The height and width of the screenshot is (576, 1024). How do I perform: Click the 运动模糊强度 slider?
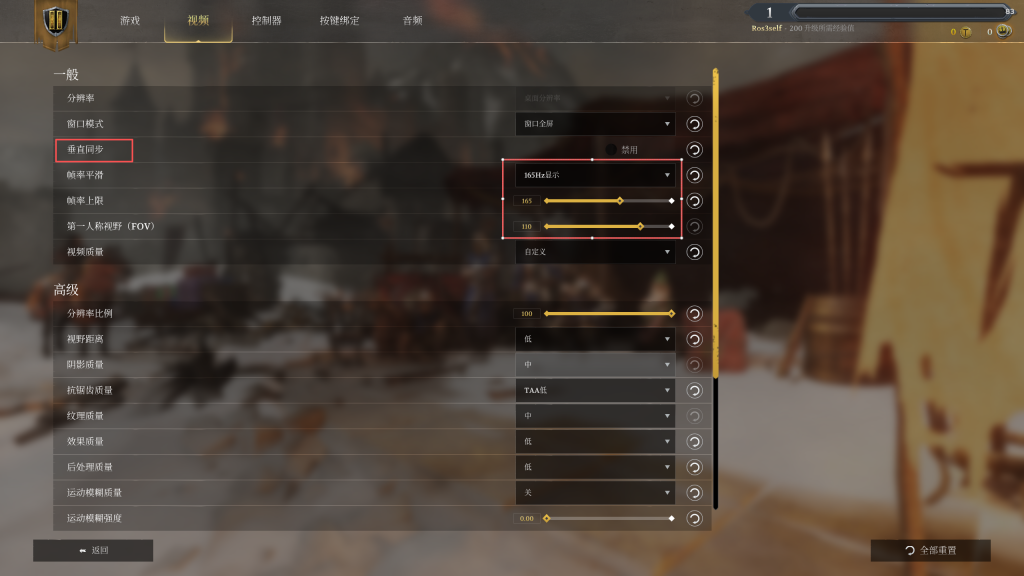[608, 518]
